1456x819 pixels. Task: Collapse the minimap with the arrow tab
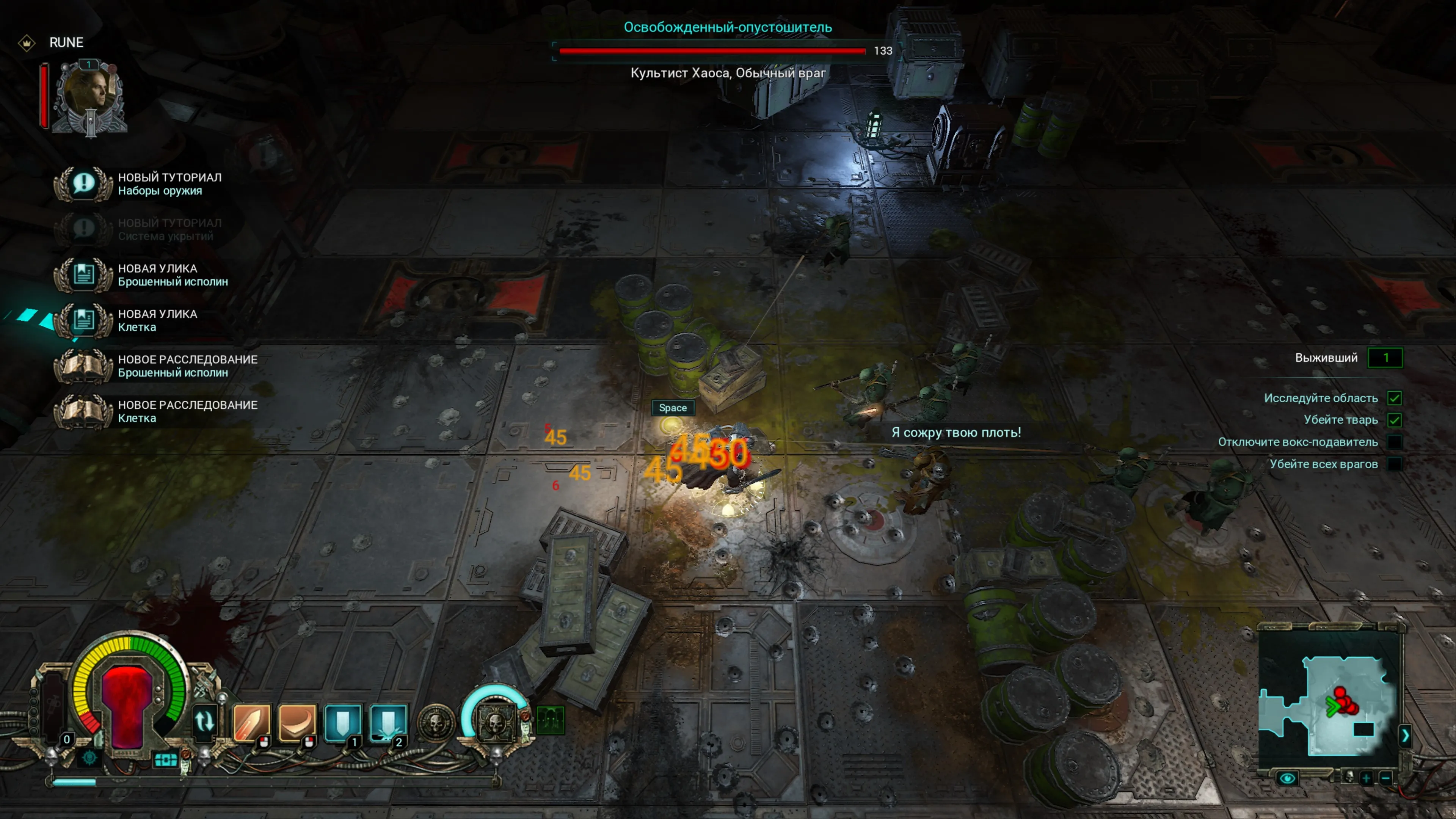1405,735
